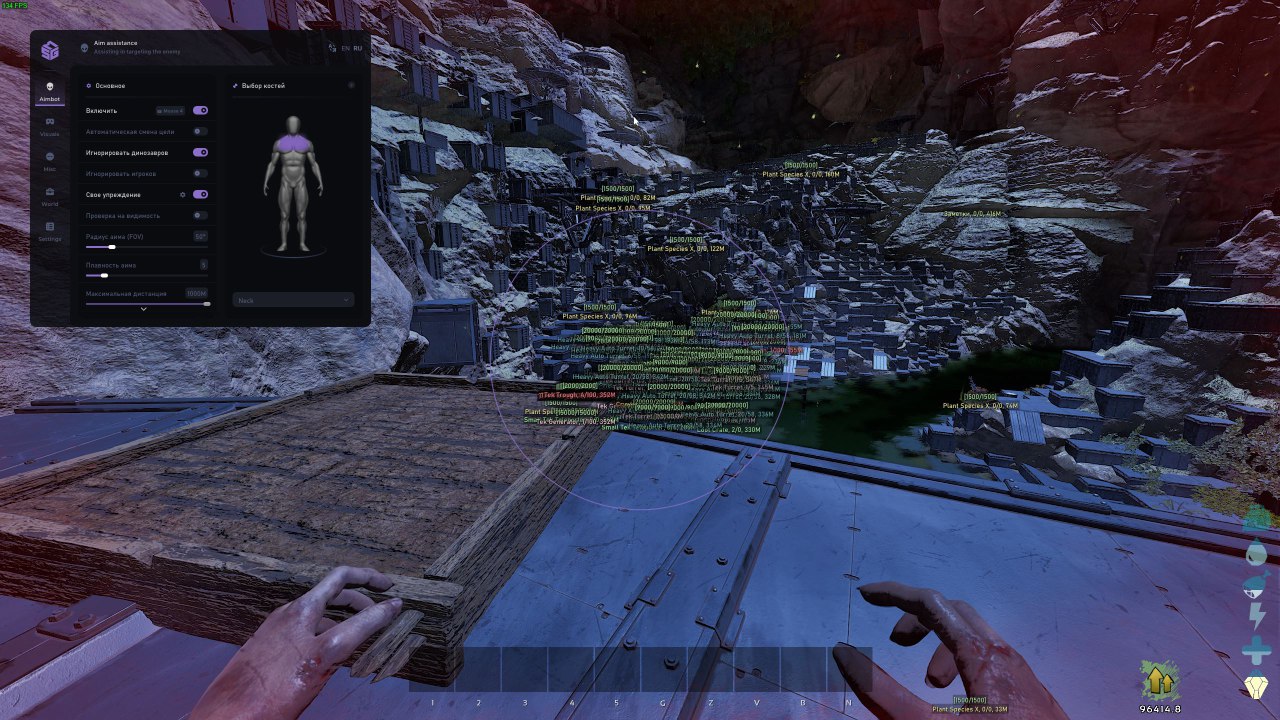Viewport: 1280px width, 720px height.
Task: Expand the collapsed options via the down chevron
Action: point(143,307)
